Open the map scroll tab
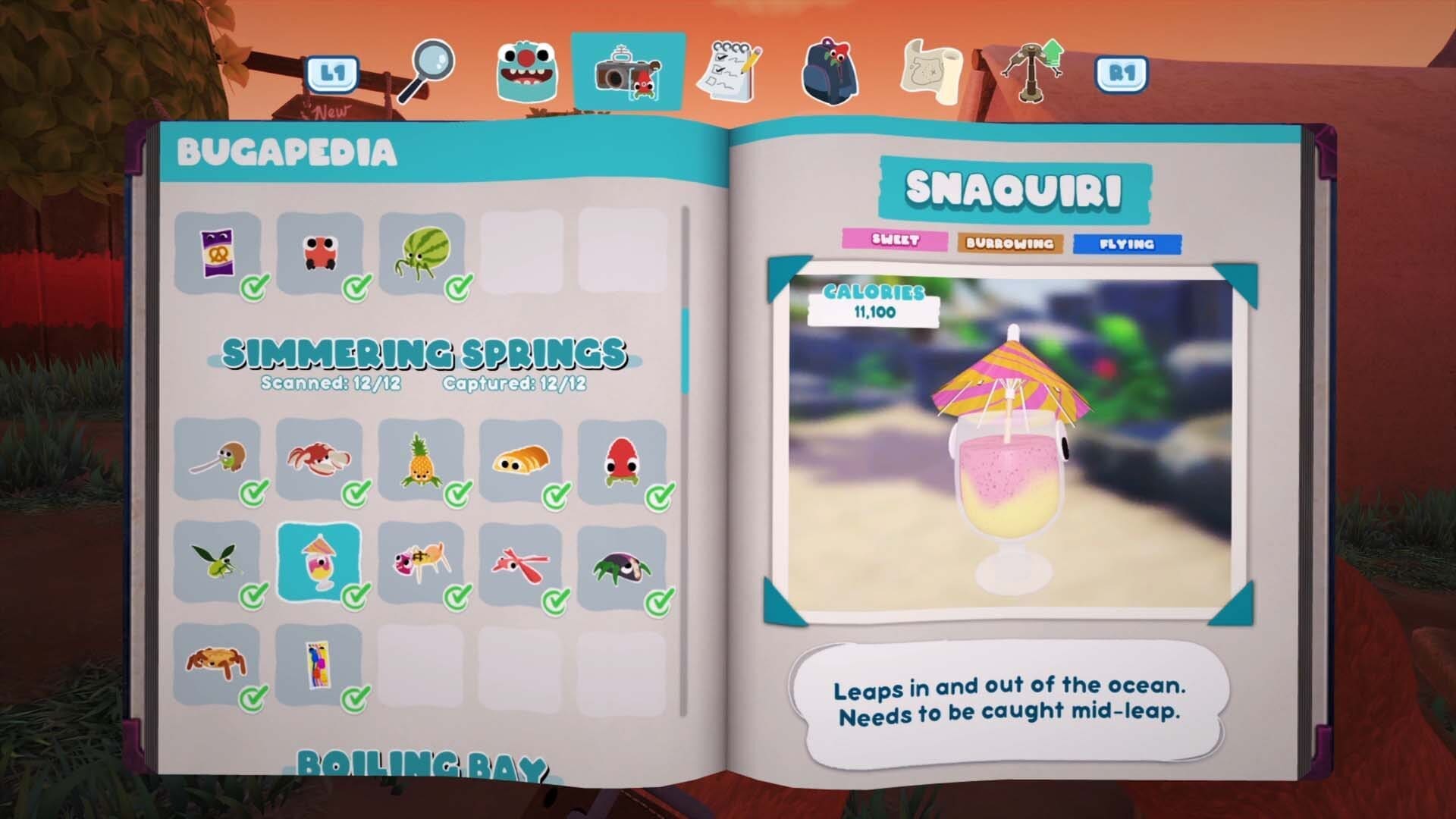Image resolution: width=1456 pixels, height=819 pixels. tap(932, 72)
